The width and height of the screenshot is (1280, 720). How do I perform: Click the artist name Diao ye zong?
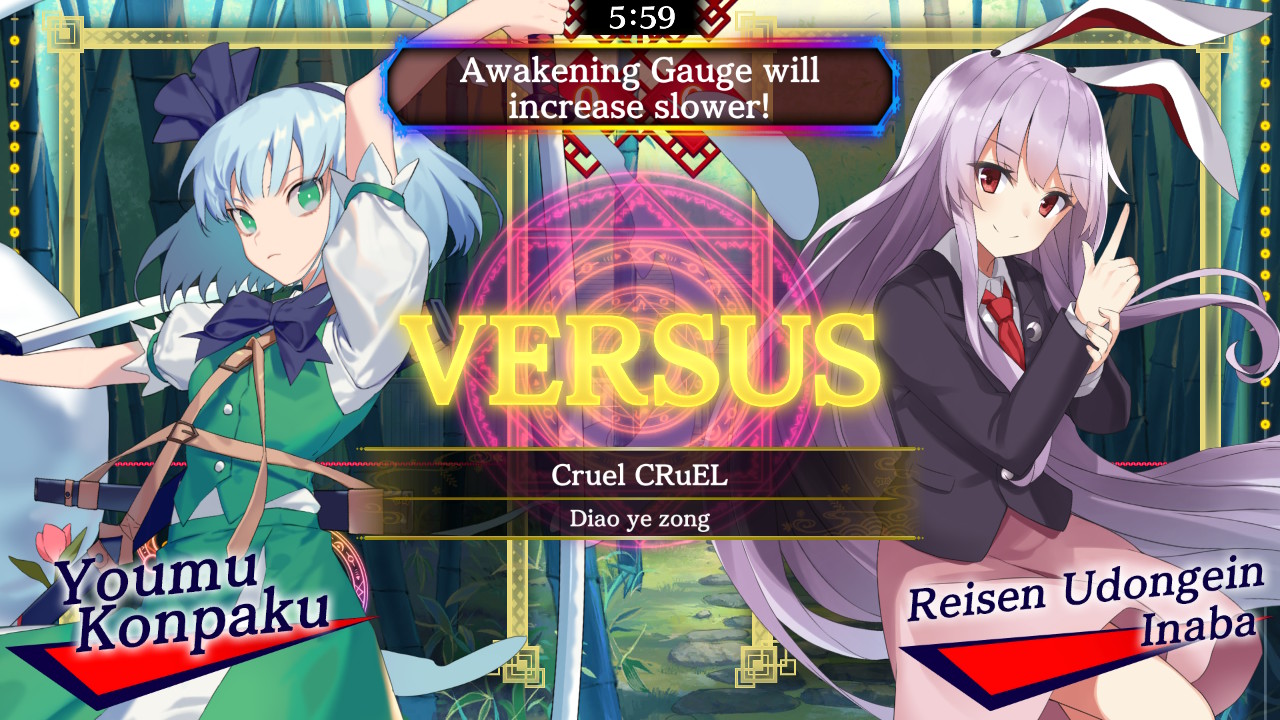click(x=640, y=519)
